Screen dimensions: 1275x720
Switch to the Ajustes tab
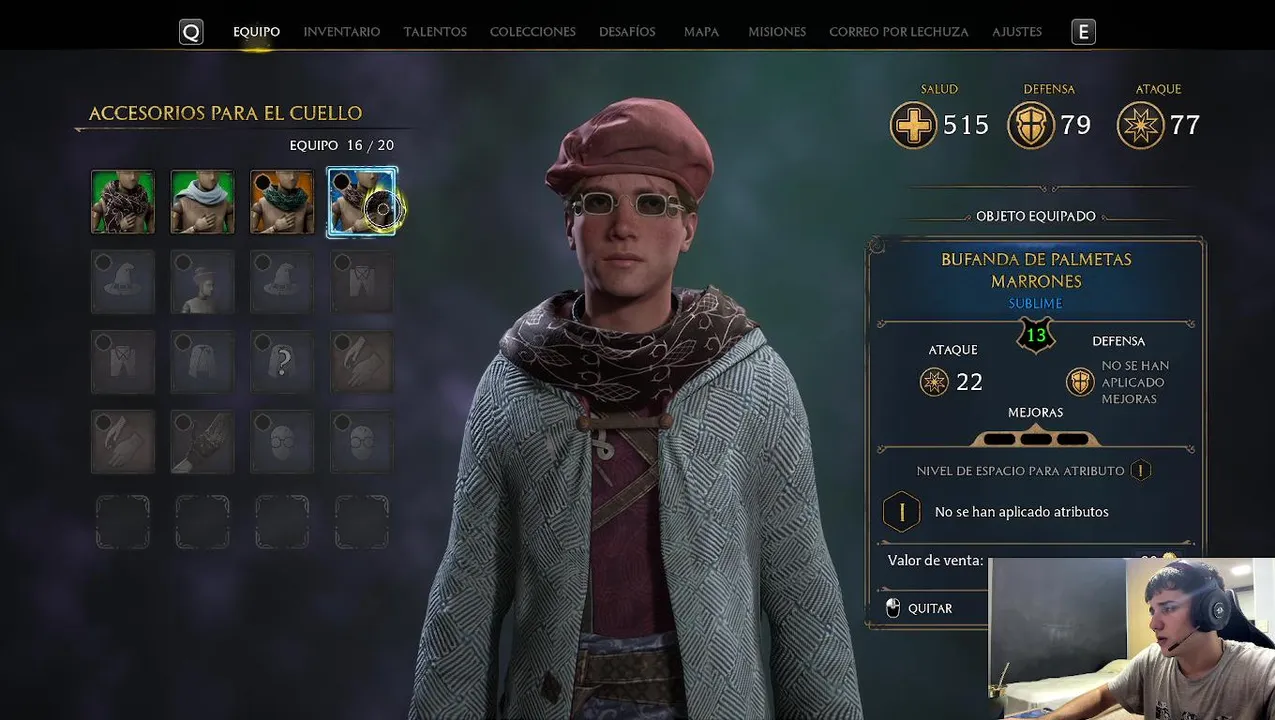click(1017, 32)
